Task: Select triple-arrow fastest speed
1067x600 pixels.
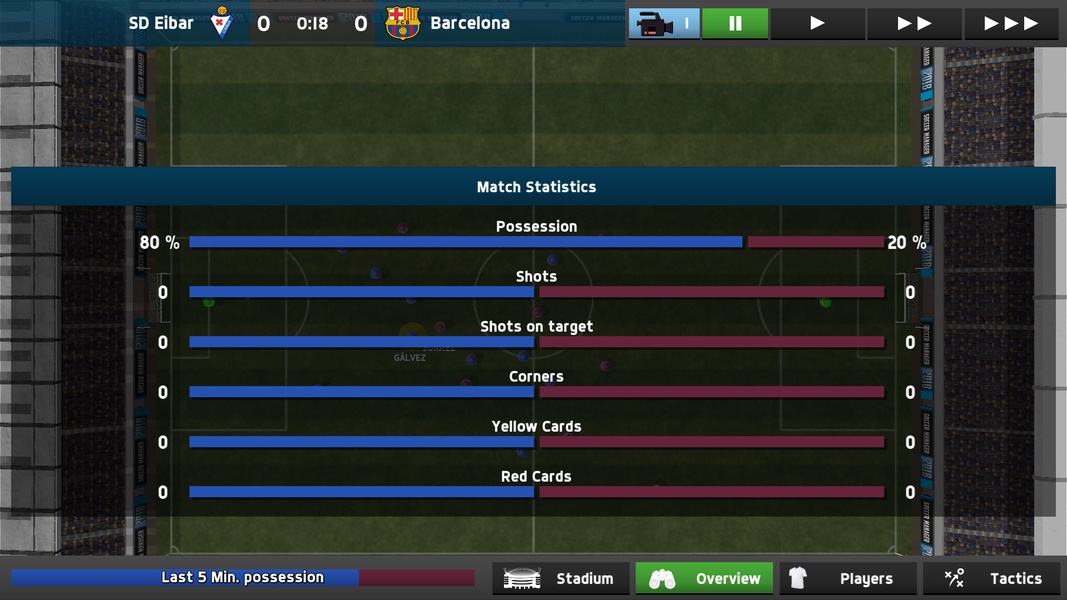Action: tap(1010, 23)
